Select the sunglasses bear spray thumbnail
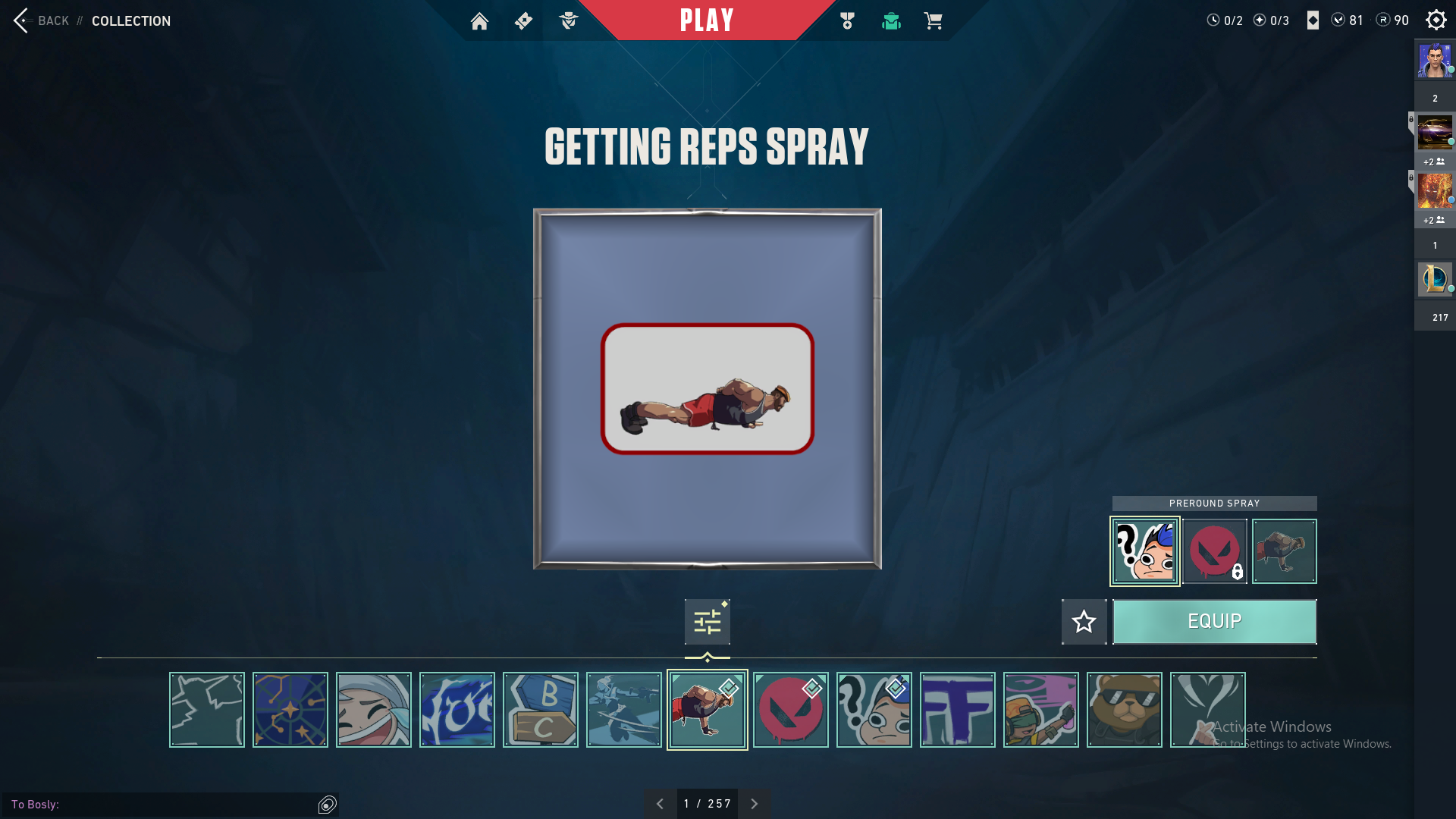 coord(1124,710)
